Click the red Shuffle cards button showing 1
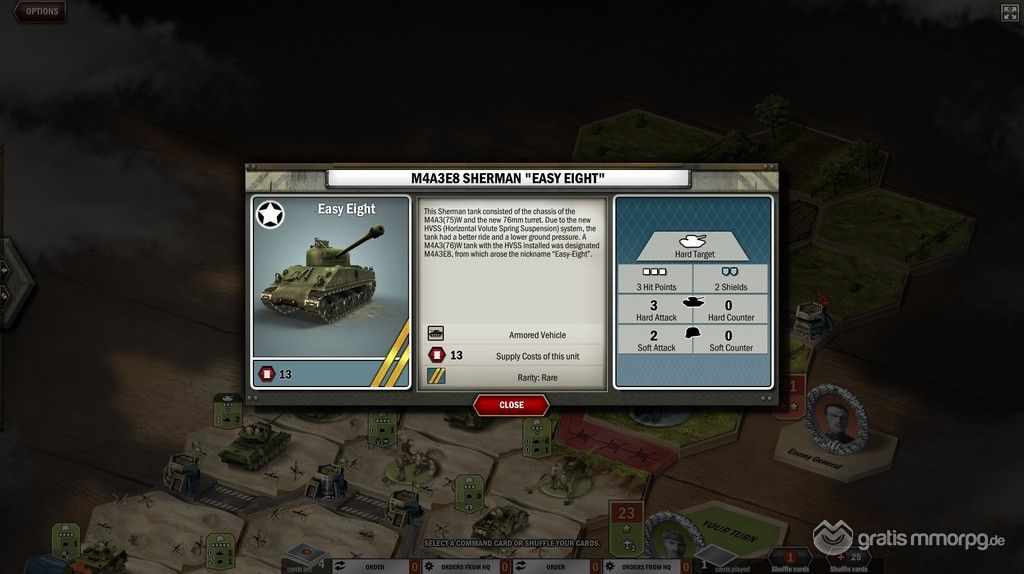Screen dimensions: 1024x574 point(789,556)
